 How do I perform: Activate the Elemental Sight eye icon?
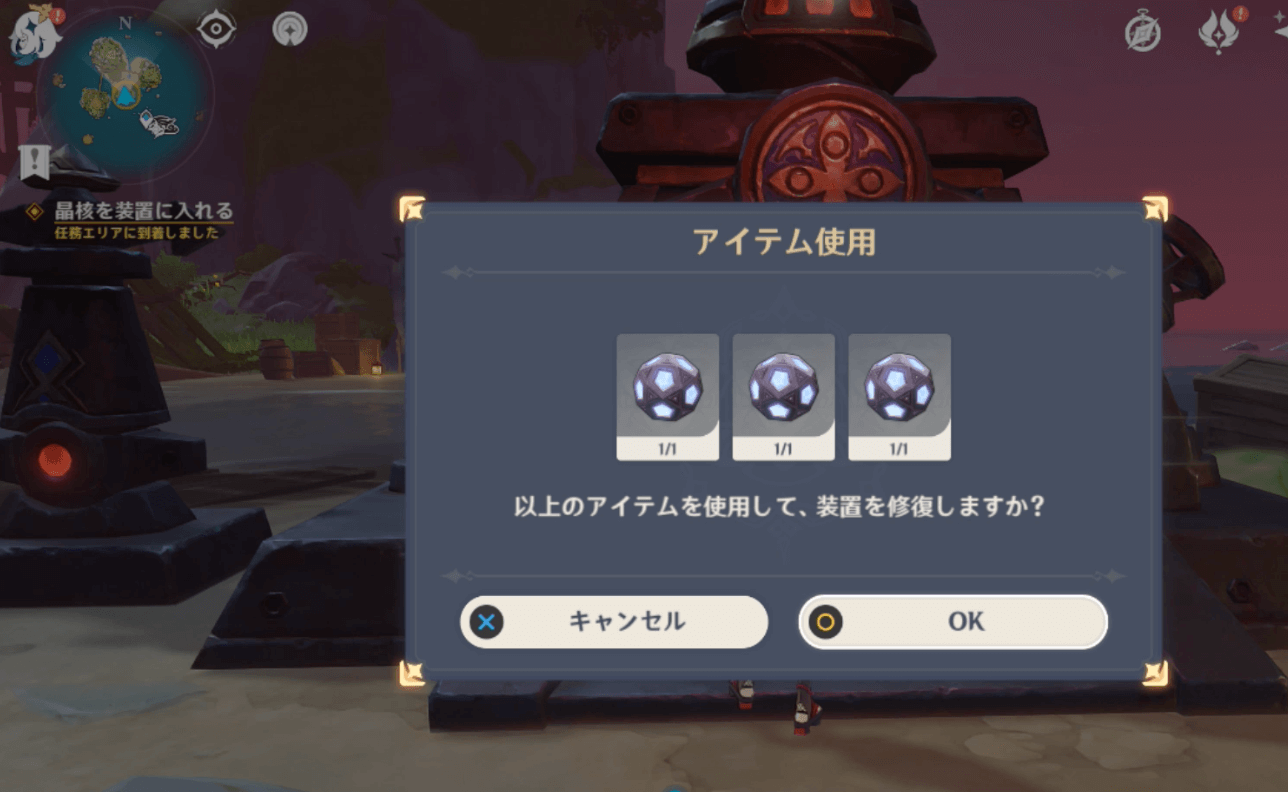click(x=214, y=30)
